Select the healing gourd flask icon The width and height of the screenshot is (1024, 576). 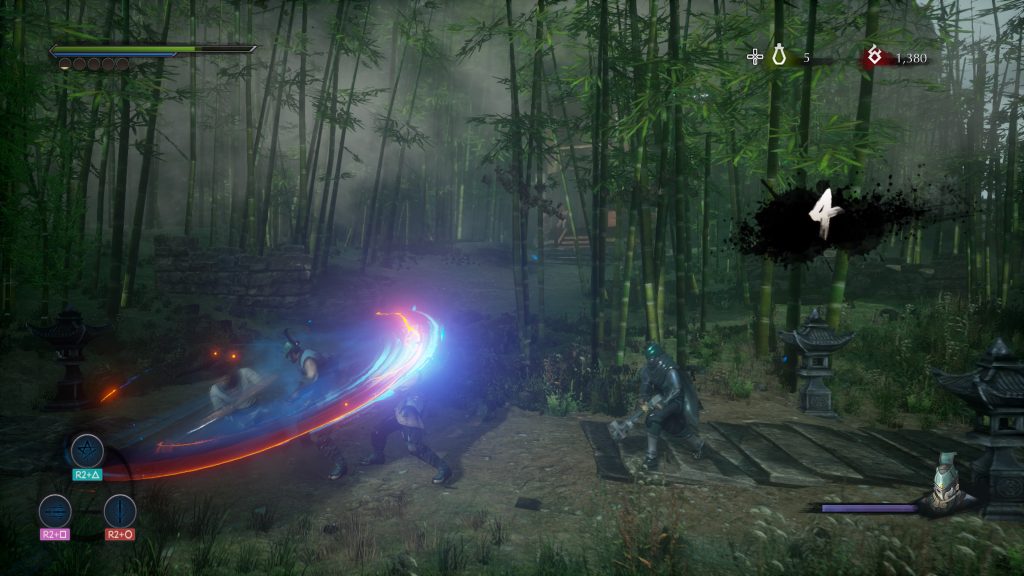tap(779, 58)
